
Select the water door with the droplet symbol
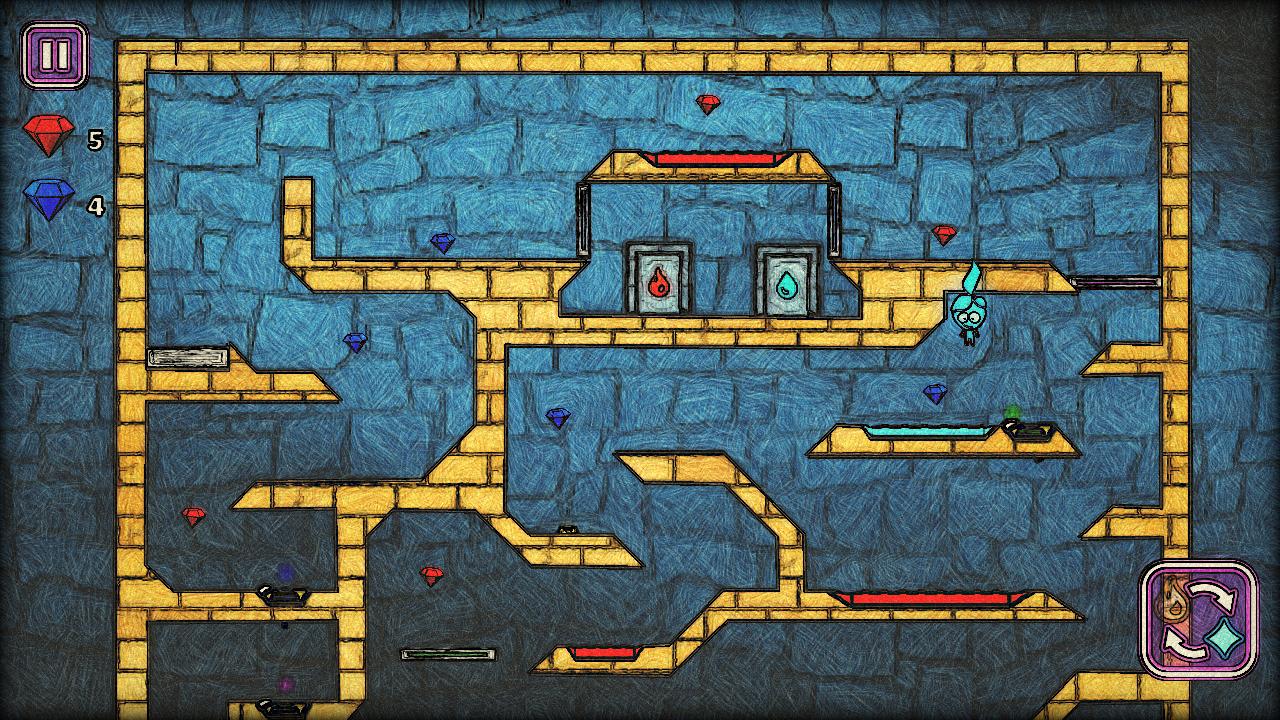785,285
